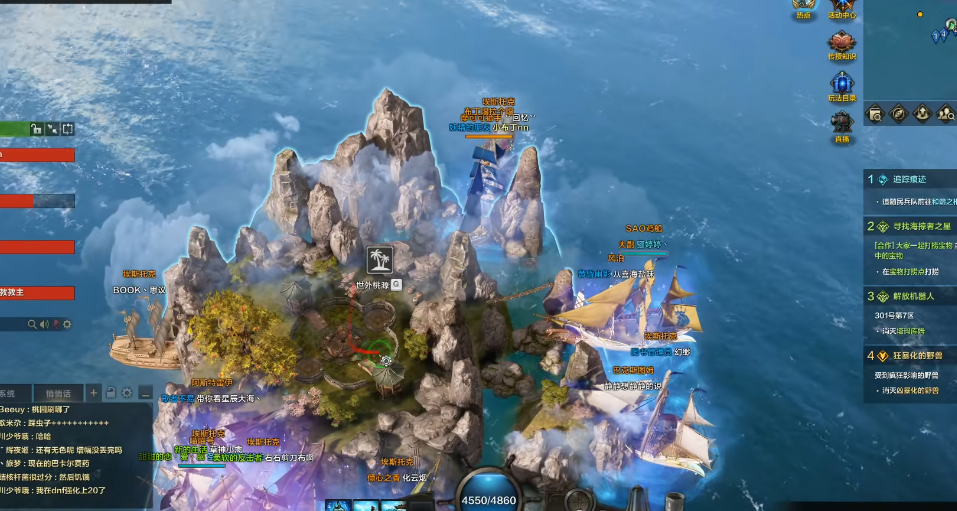Click the 世外桃源 island palm tree icon
The height and width of the screenshot is (511, 957).
[x=379, y=258]
